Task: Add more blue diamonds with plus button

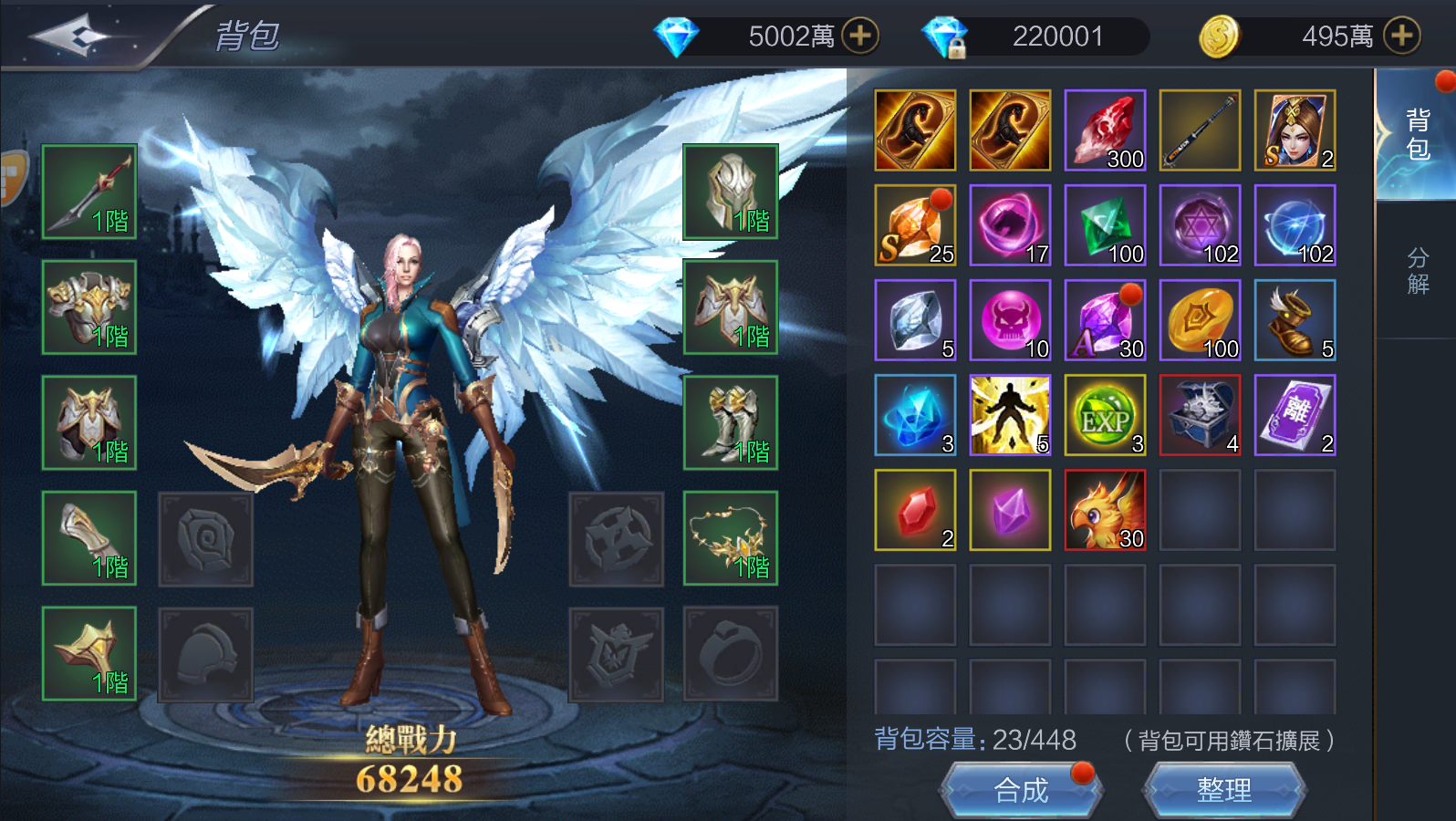Action: point(859,36)
